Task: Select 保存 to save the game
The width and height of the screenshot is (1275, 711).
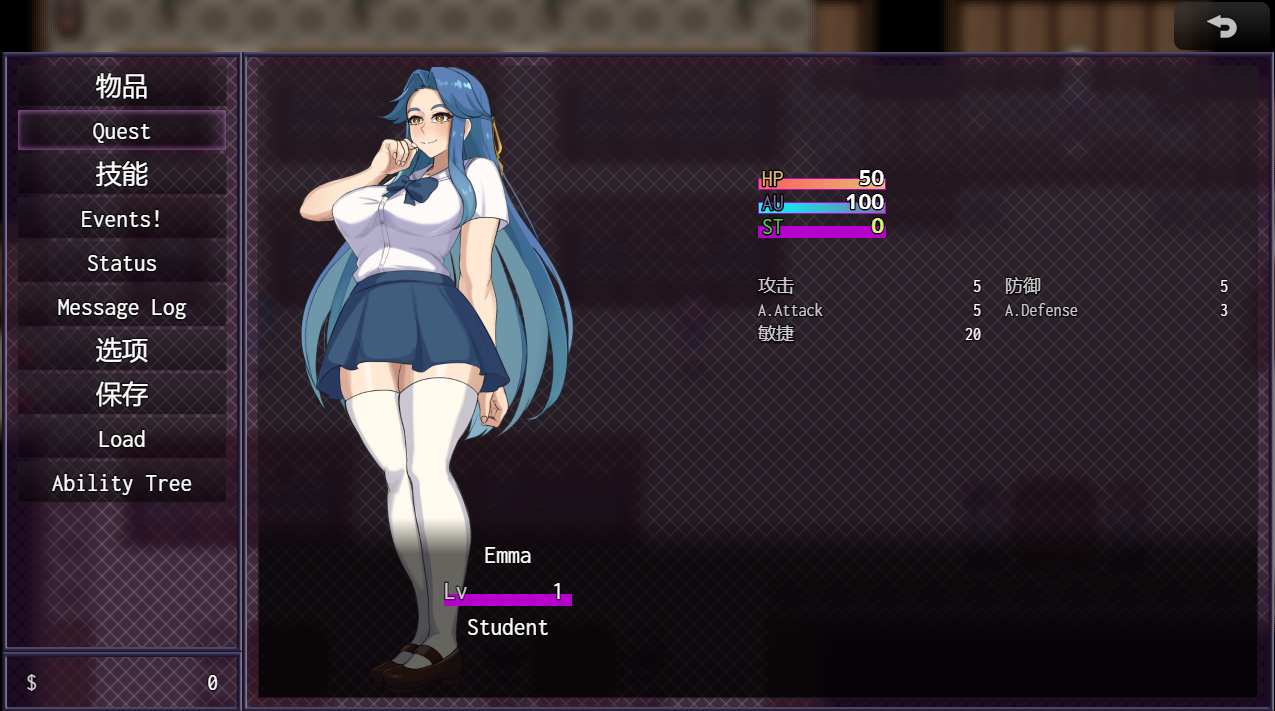Action: [x=121, y=395]
